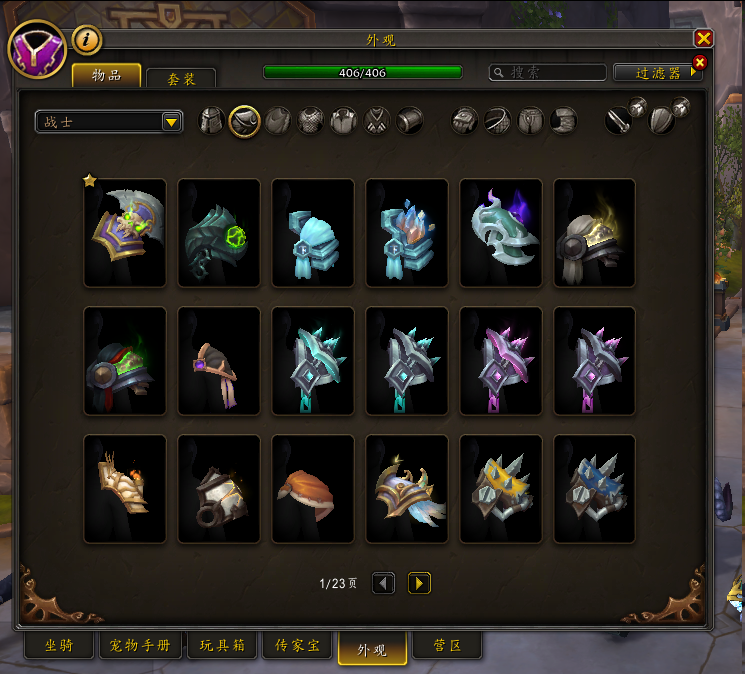Screen dimensions: 745x674
Task: Open the 过滤器 filter menu
Action: click(654, 72)
